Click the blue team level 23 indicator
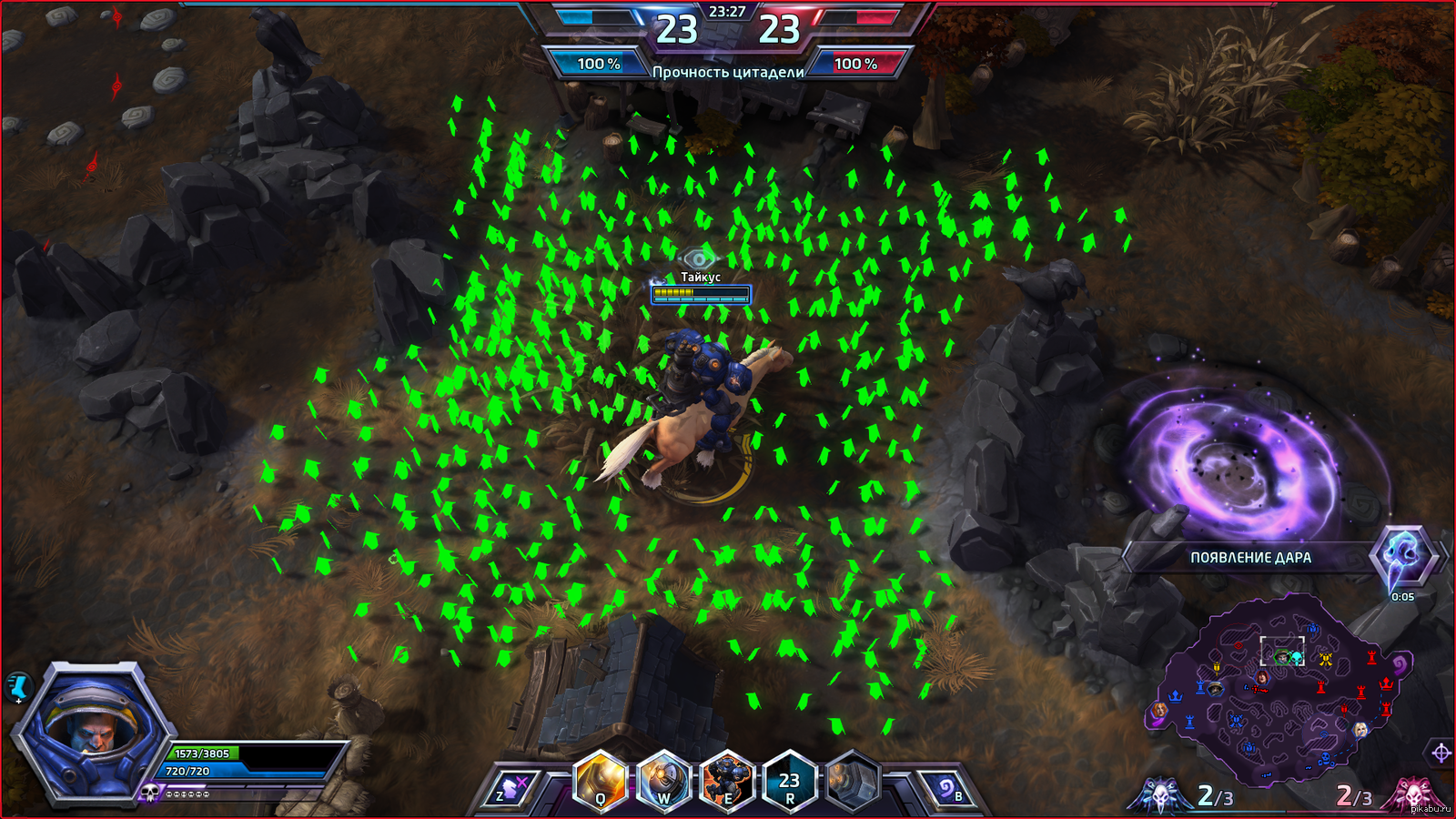1456x819 pixels. pos(677,30)
